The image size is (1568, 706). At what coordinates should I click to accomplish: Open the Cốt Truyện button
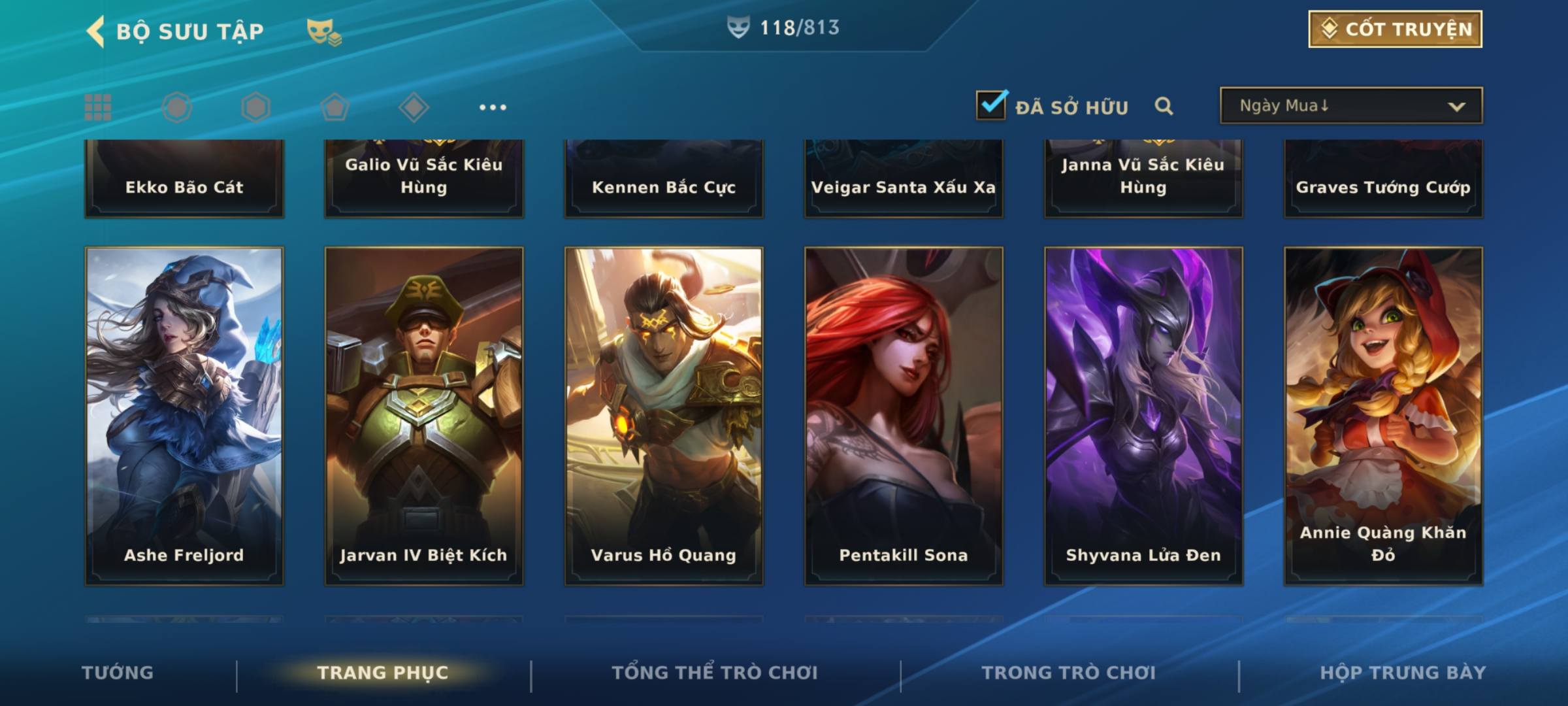pos(1395,29)
